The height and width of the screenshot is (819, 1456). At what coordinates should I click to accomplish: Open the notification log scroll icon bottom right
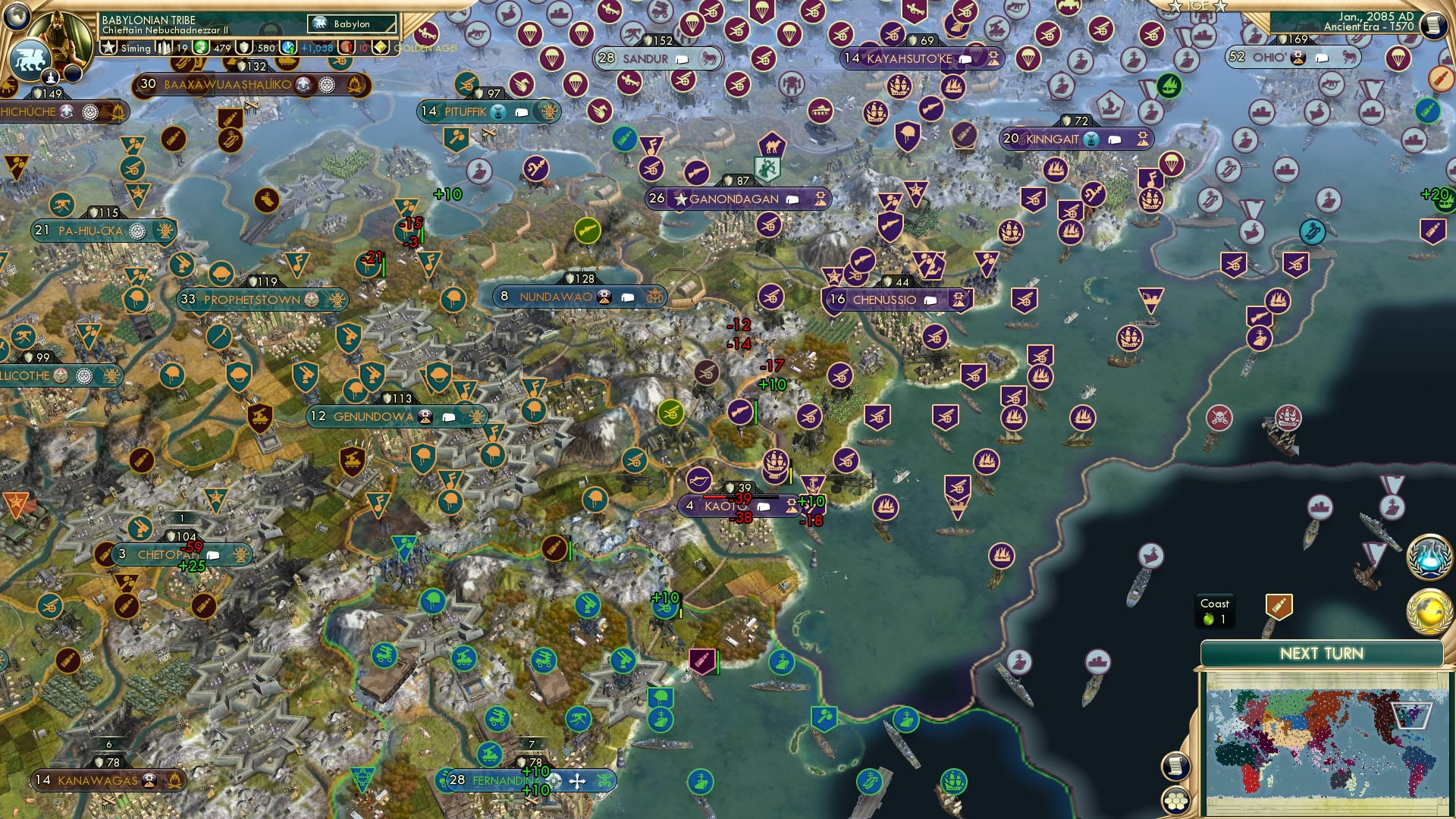tap(1175, 766)
